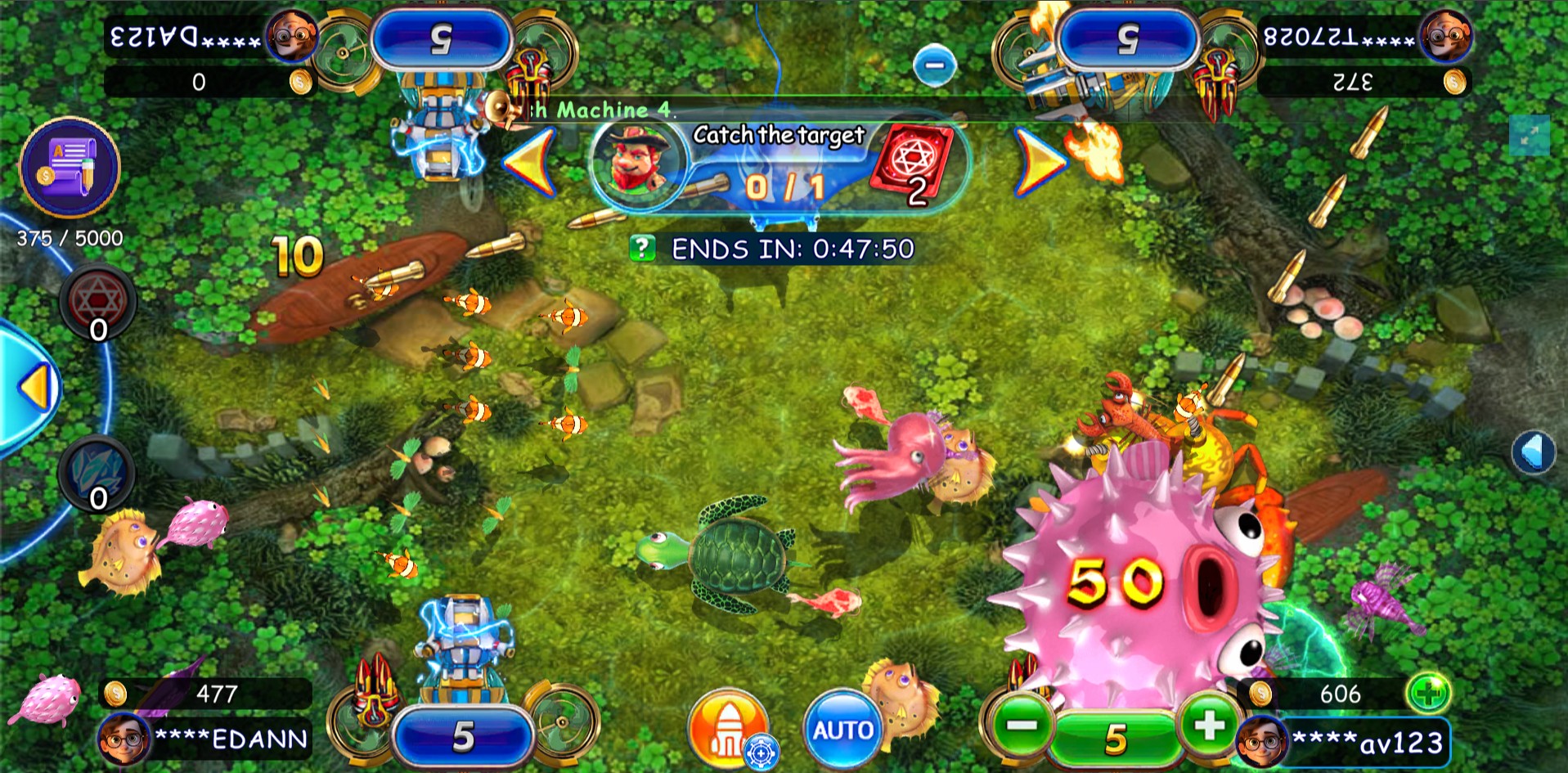Open the purple mission scroll icon
This screenshot has height=773, width=1568.
tap(70, 167)
